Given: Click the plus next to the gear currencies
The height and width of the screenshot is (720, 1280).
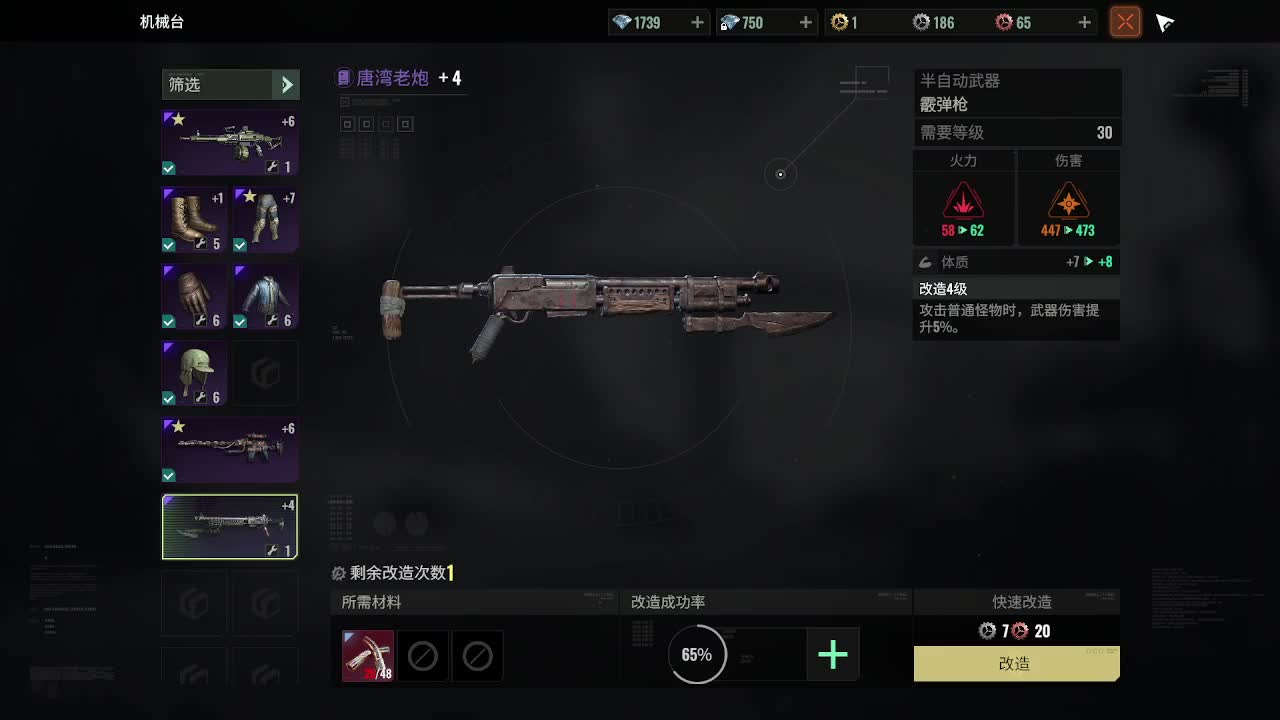Looking at the screenshot, I should tap(1083, 21).
